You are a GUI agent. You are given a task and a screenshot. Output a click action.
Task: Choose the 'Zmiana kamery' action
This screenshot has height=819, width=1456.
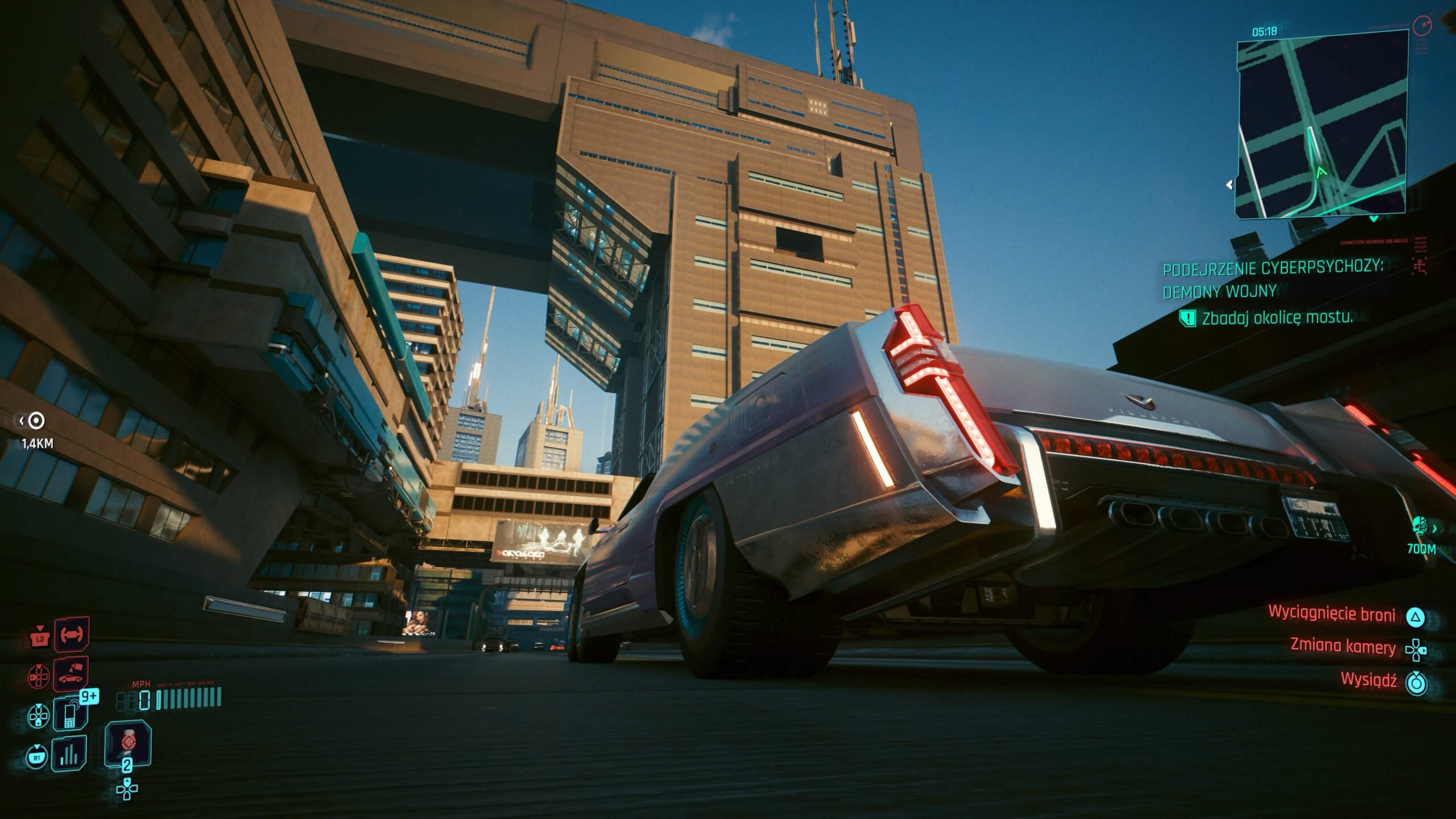[1342, 647]
